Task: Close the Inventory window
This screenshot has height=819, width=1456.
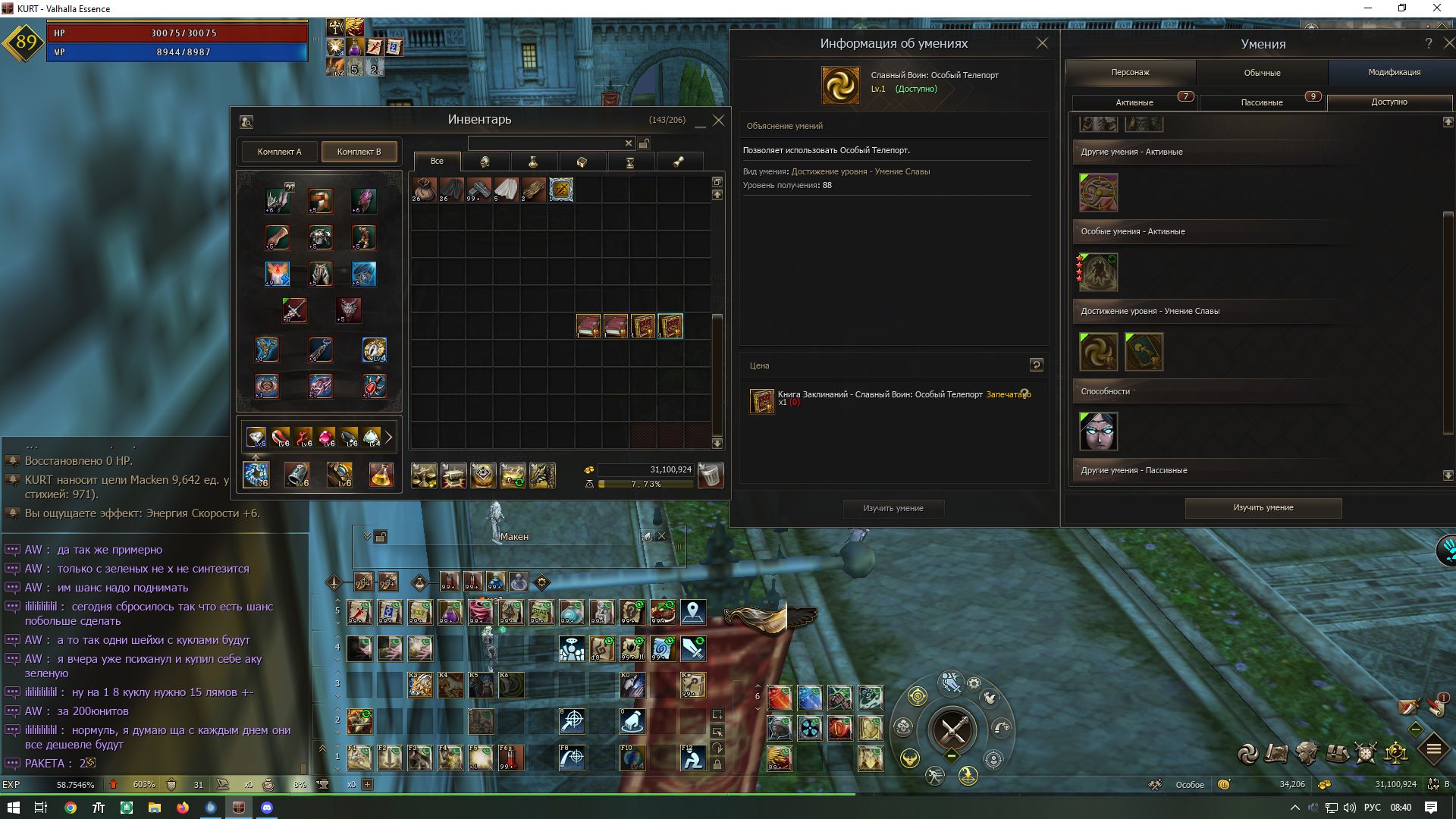Action: [719, 120]
